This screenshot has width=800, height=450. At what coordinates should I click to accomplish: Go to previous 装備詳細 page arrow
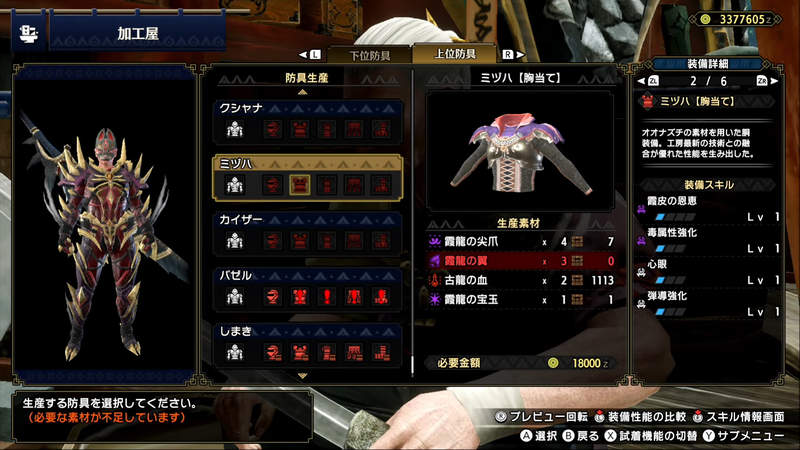[641, 81]
